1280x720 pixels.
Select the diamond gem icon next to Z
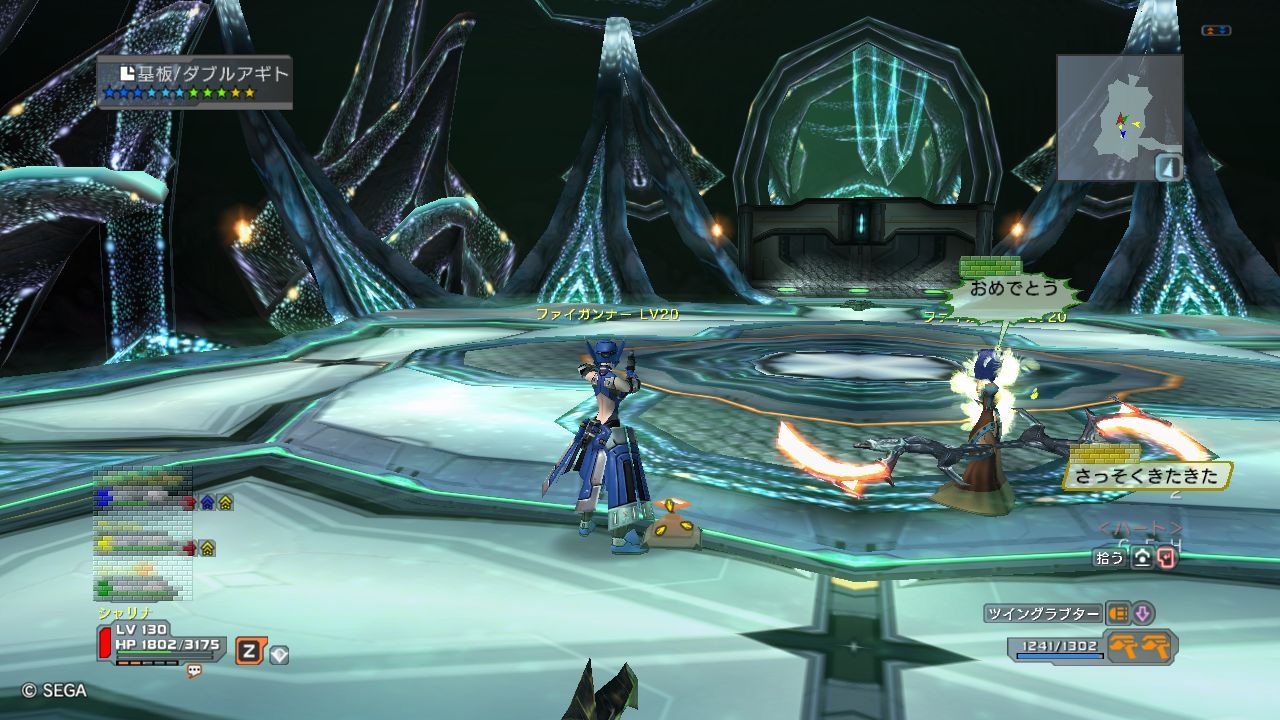click(279, 655)
